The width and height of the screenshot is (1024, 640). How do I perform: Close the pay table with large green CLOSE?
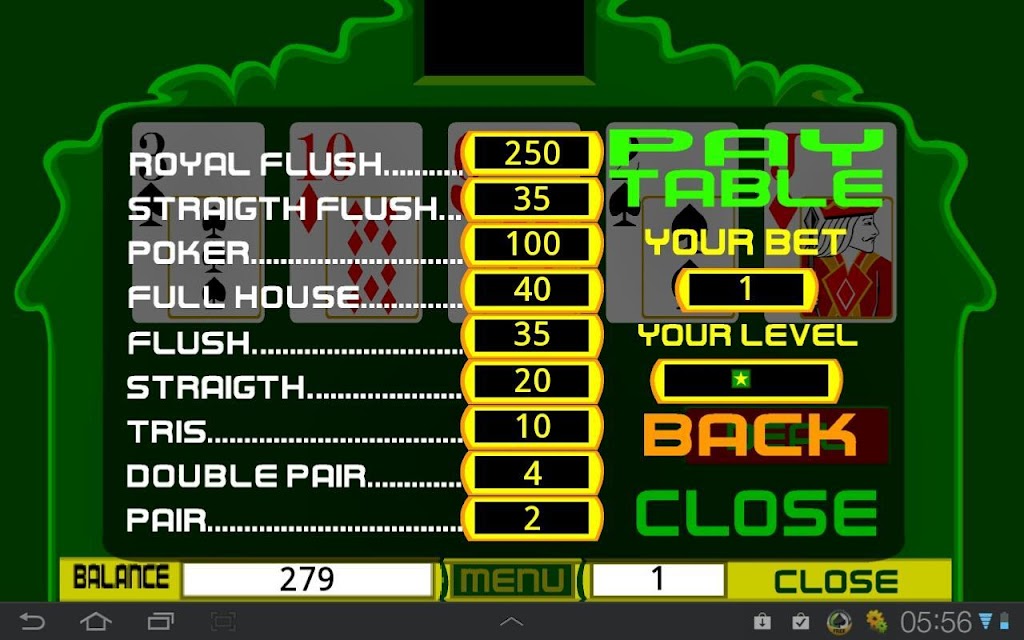[x=756, y=512]
